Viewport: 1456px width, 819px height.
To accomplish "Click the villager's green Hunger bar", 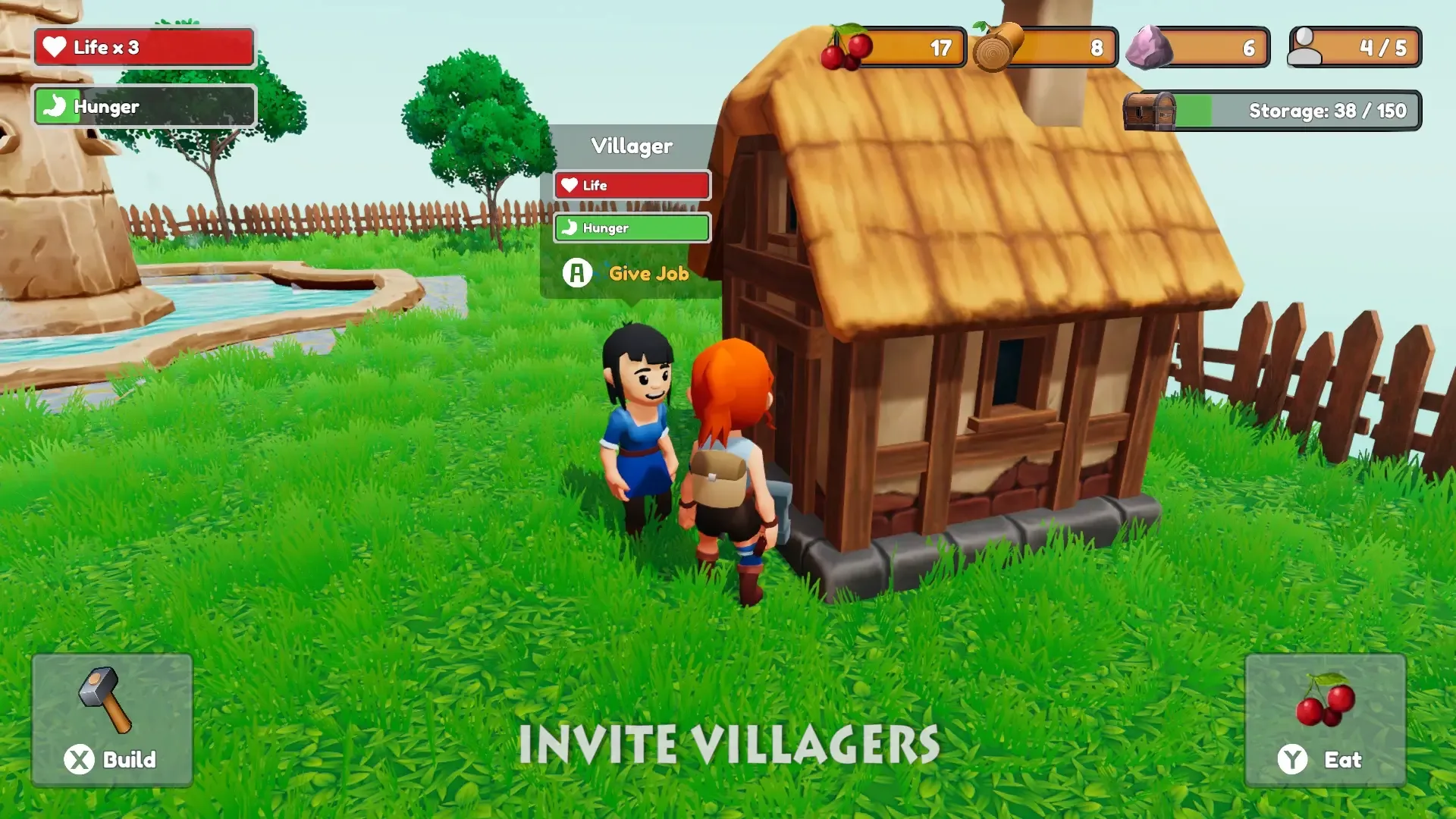I will [x=632, y=228].
